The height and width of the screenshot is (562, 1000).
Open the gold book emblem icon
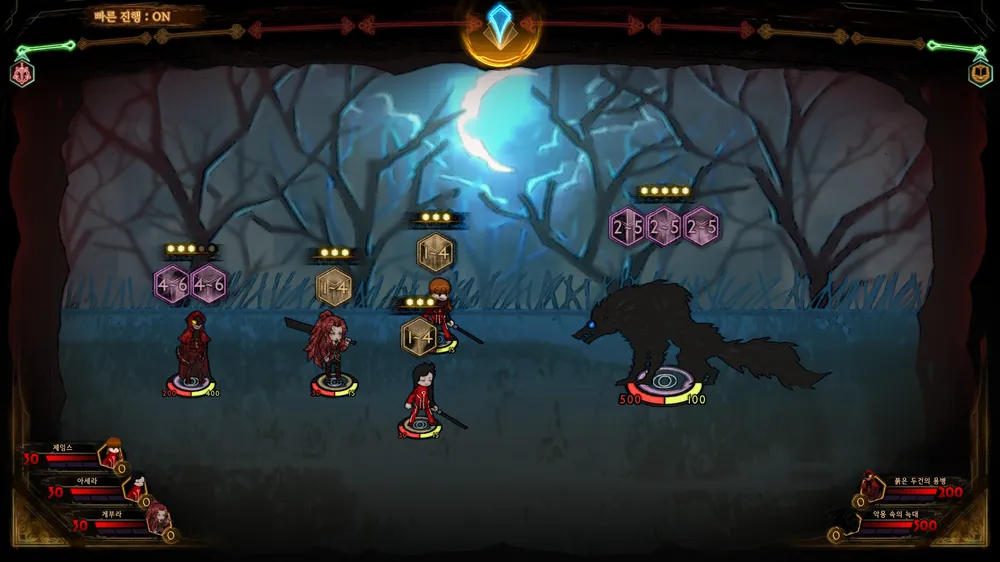[x=979, y=73]
